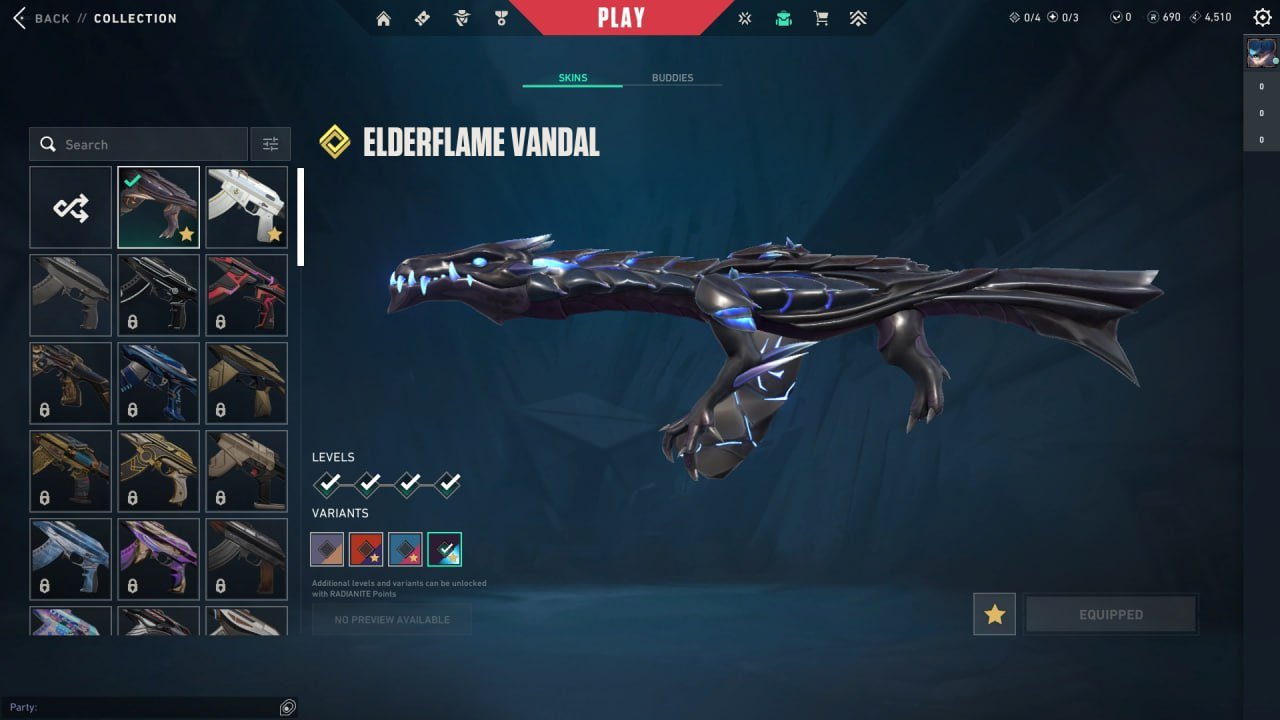
Task: Open the Esports icon next to PLAY
Action: point(744,17)
